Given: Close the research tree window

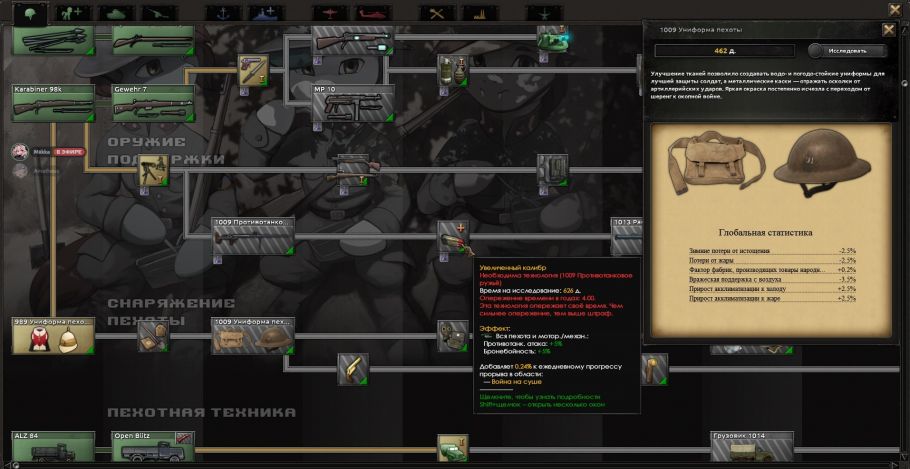Looking at the screenshot, I should tap(894, 9).
